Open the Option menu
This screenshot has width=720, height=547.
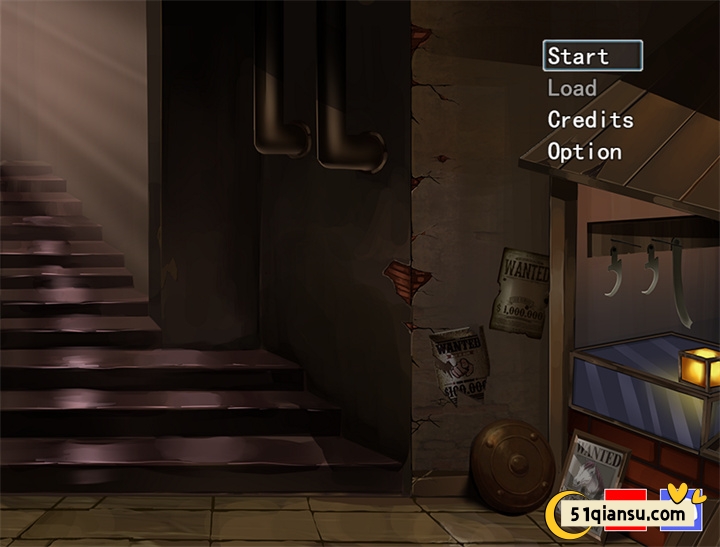pyautogui.click(x=584, y=152)
